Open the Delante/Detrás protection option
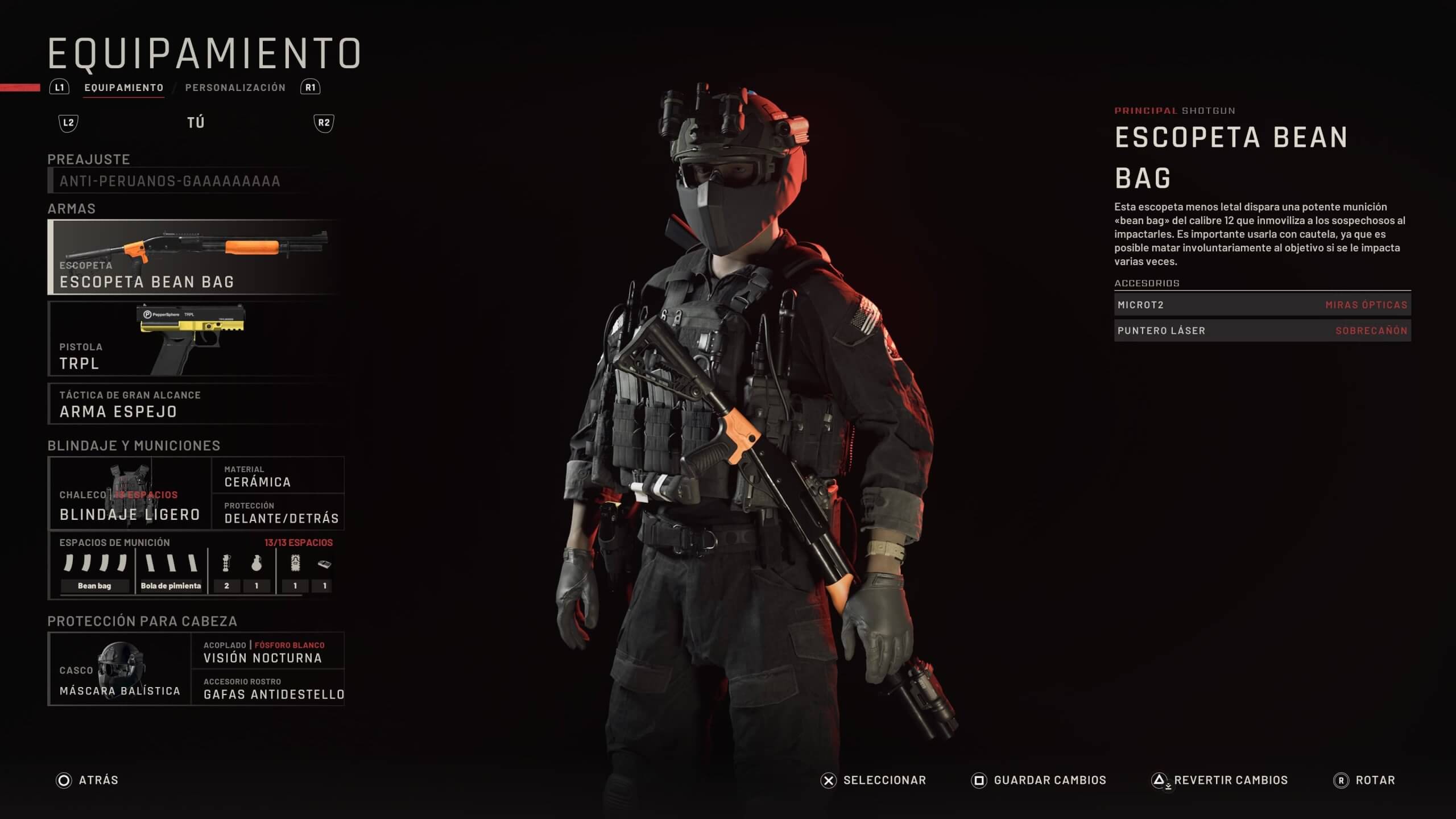The image size is (1456, 819). 278,512
